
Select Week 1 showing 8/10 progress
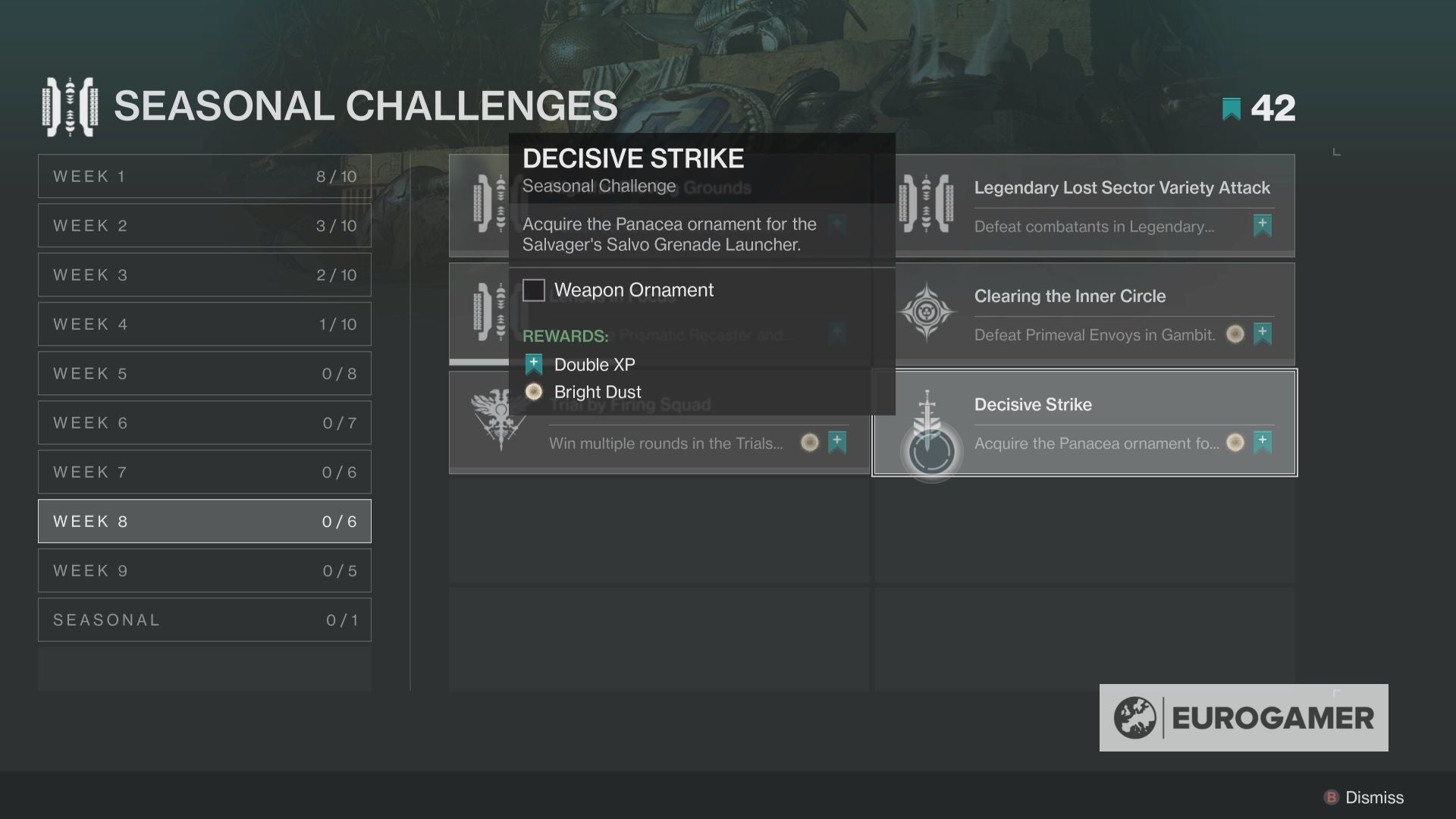coord(204,176)
